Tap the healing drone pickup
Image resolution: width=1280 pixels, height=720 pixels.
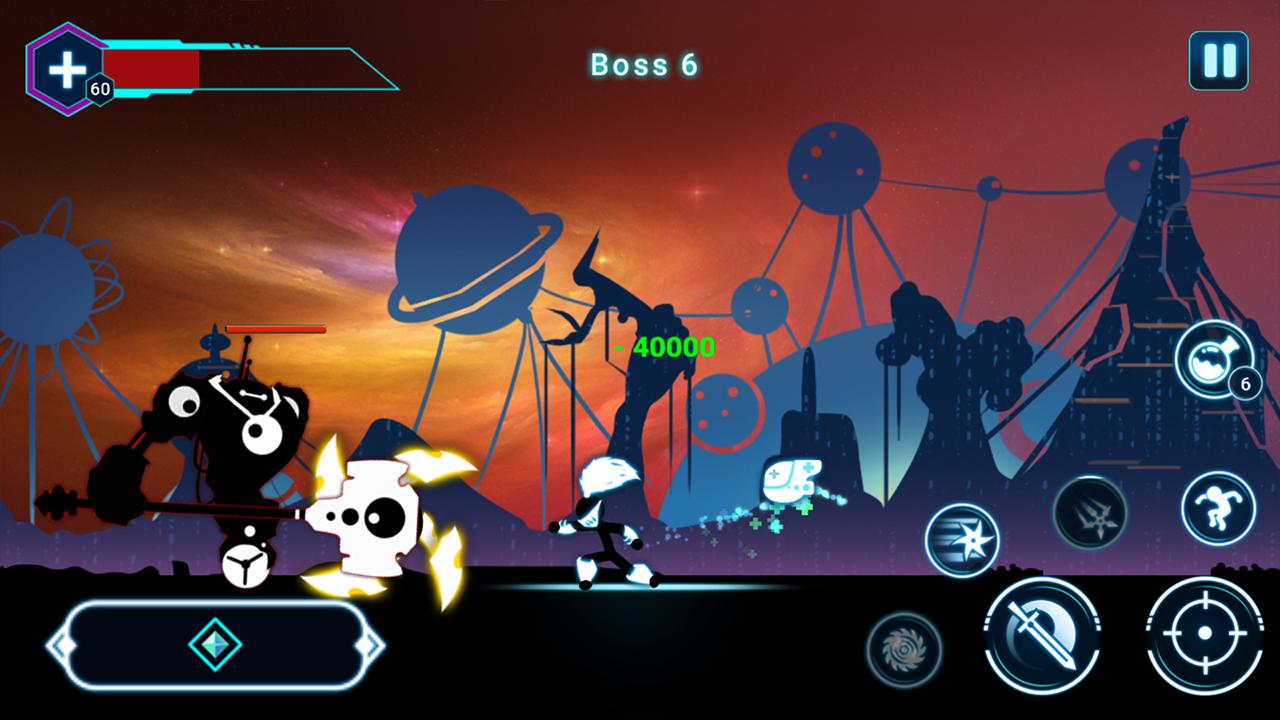pos(790,480)
